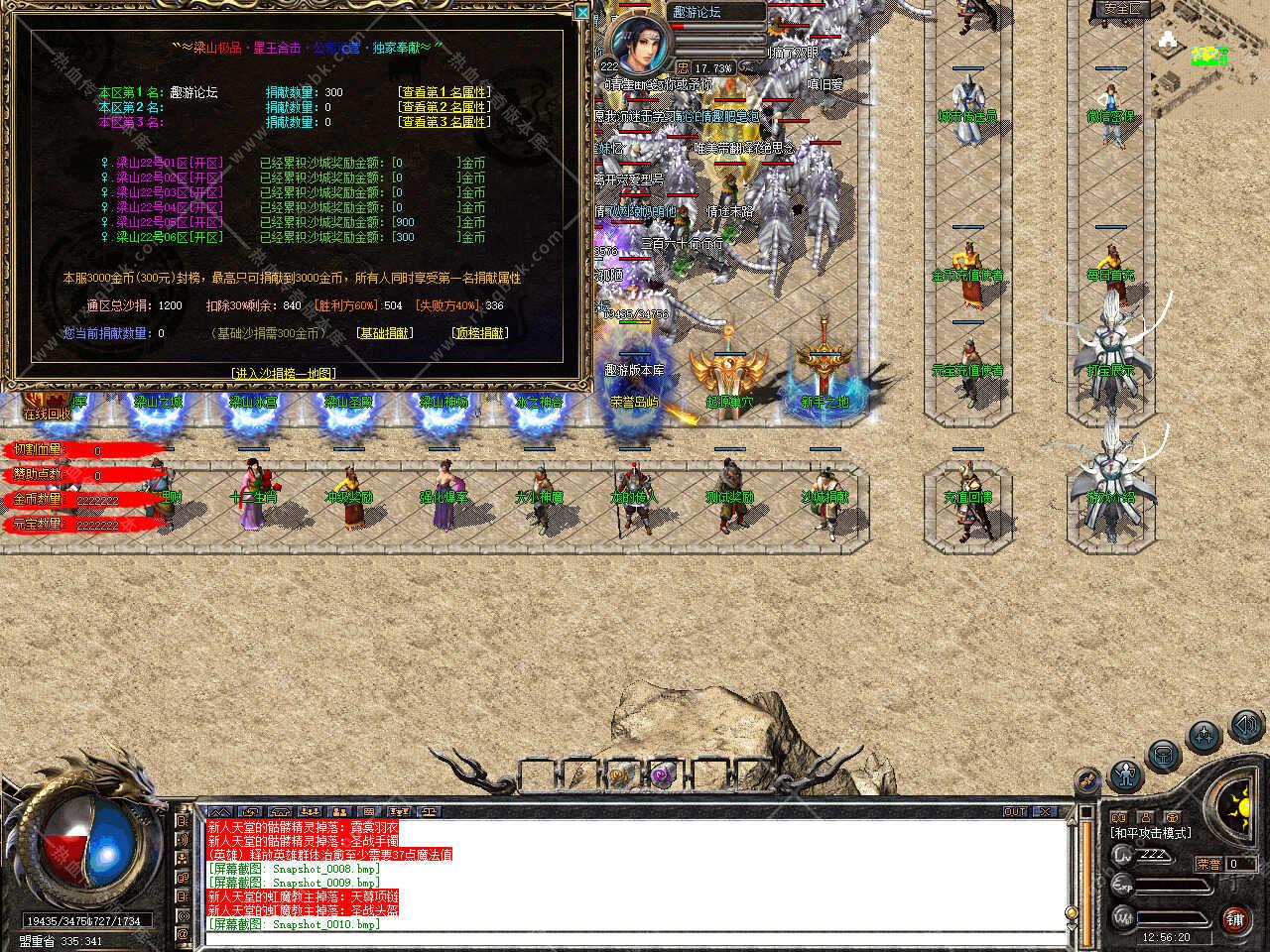This screenshot has width=1270, height=952.
Task: Open the character equipment round button
Action: pyautogui.click(x=1125, y=773)
